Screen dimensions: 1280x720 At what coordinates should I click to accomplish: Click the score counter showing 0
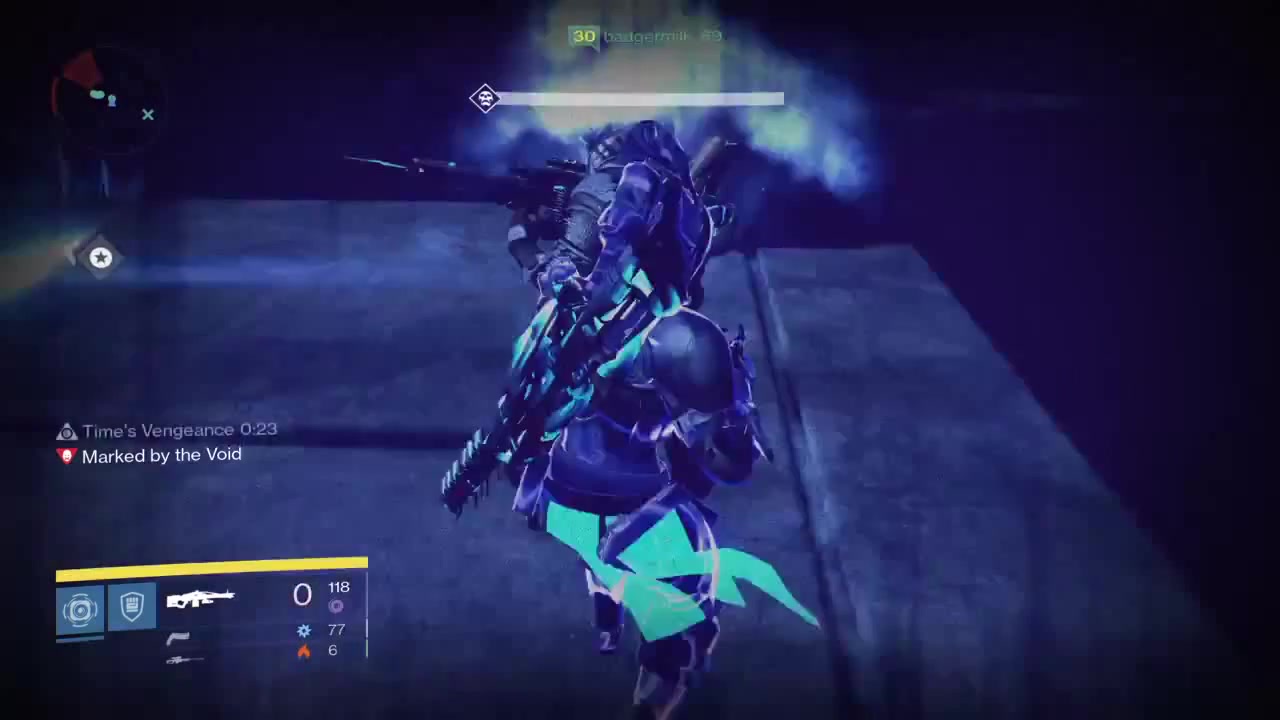pyautogui.click(x=302, y=595)
